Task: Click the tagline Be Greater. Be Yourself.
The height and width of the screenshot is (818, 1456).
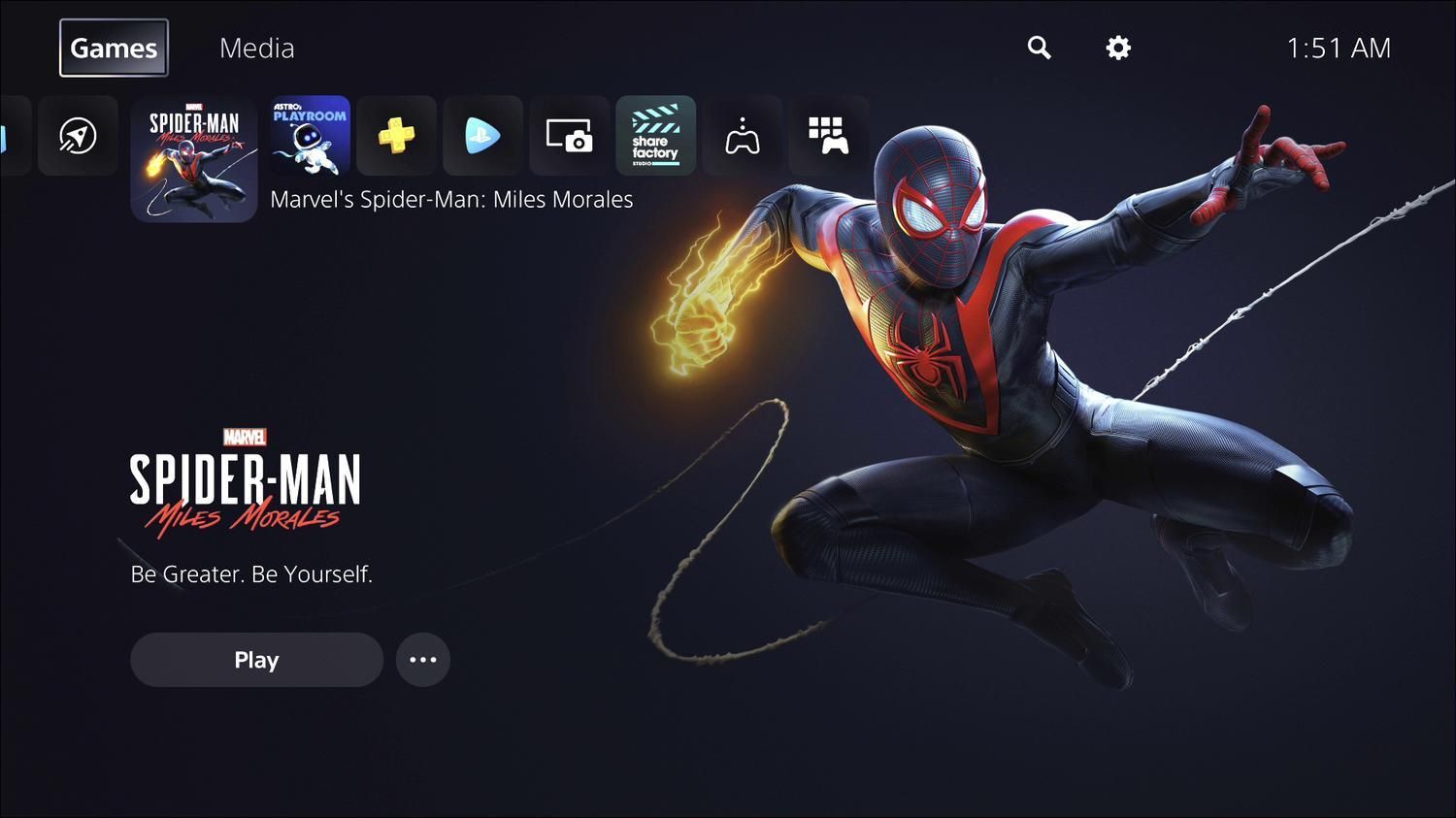Action: [251, 573]
